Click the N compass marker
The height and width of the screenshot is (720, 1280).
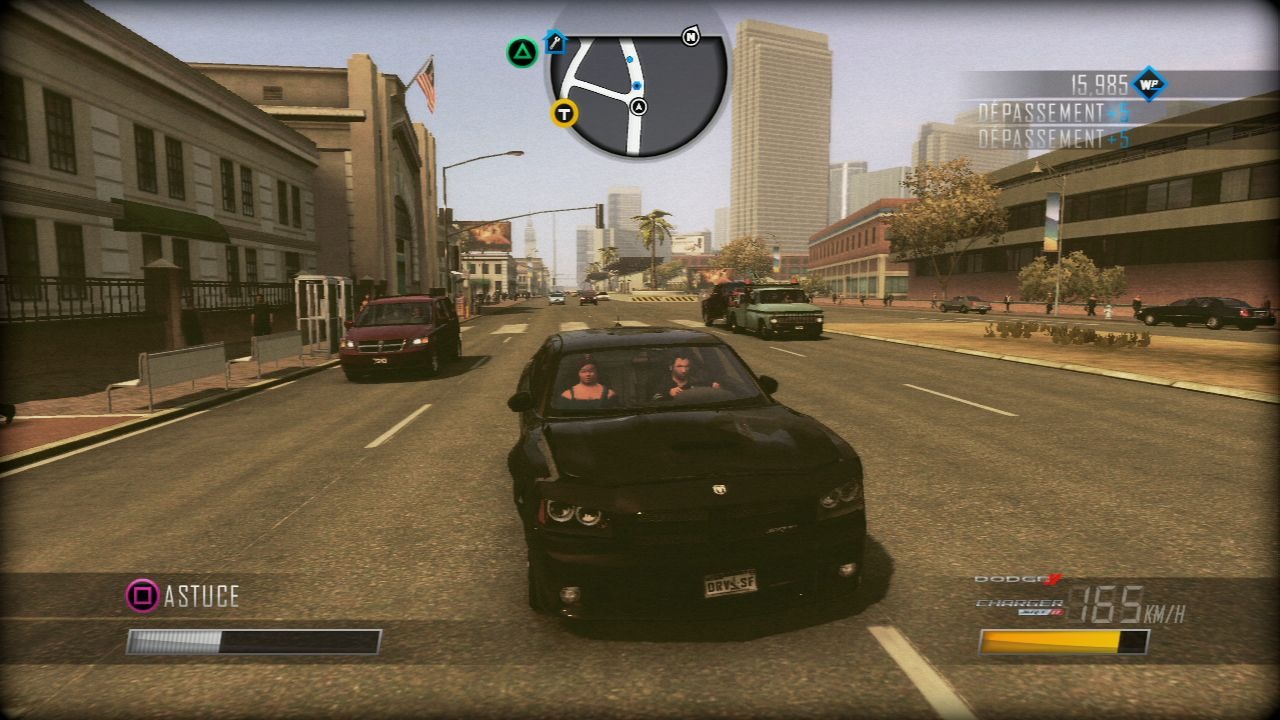tap(690, 37)
